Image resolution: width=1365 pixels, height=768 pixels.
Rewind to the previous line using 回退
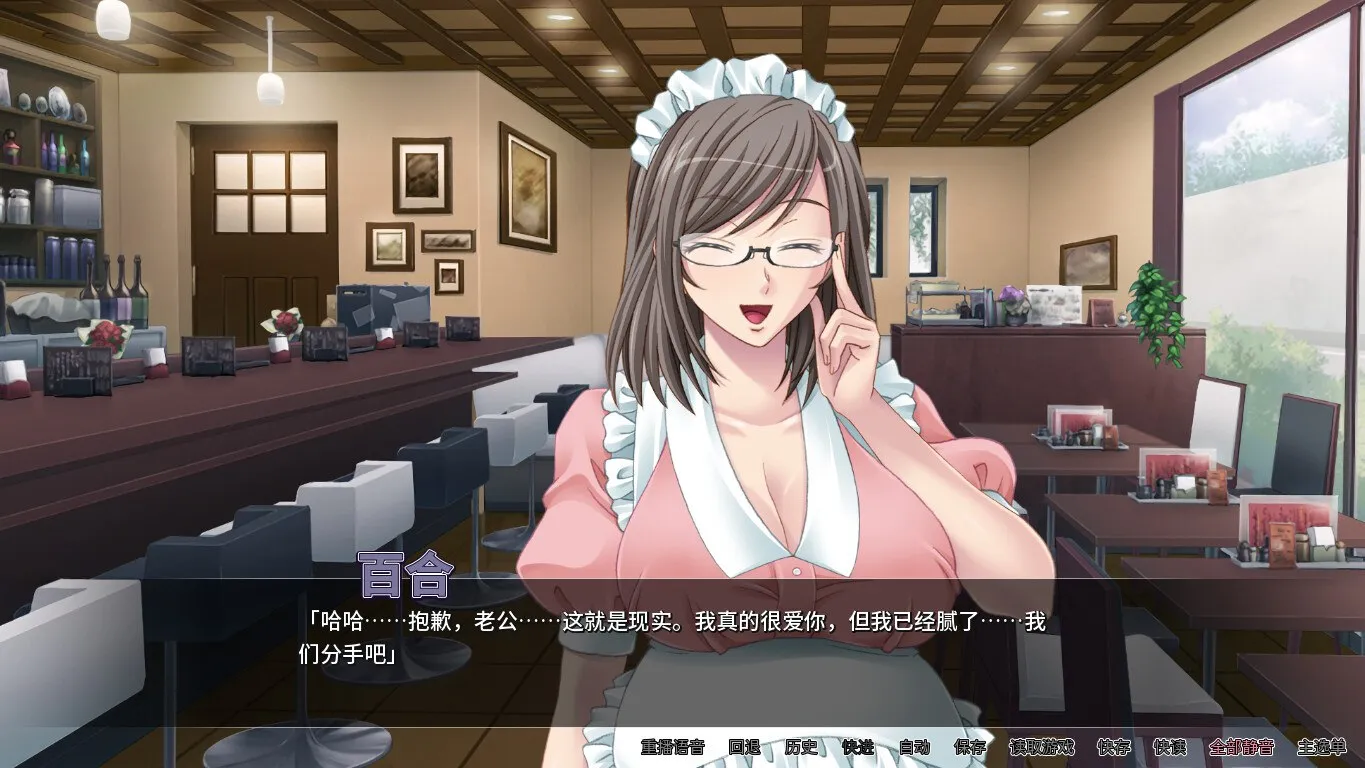[742, 747]
